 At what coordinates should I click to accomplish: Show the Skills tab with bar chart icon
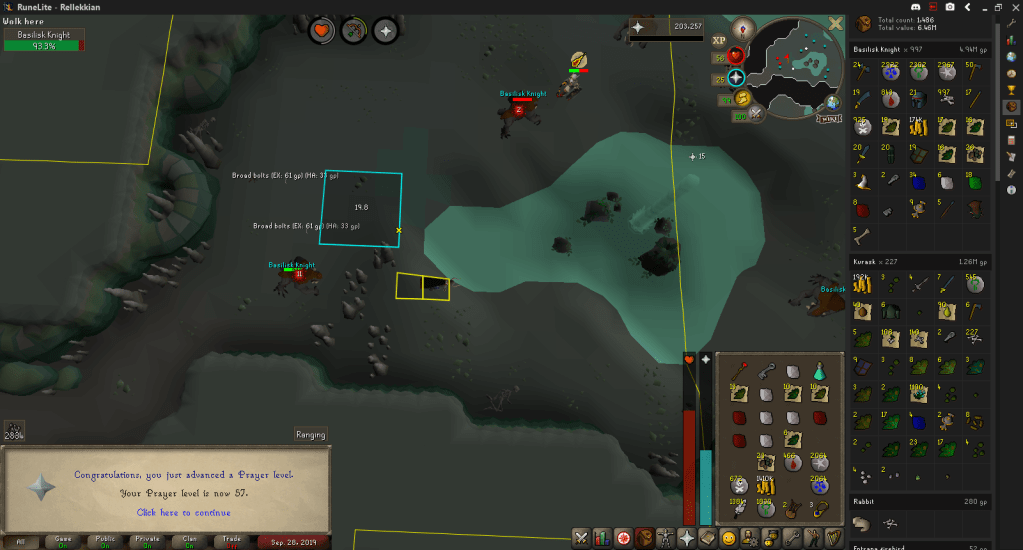point(602,538)
